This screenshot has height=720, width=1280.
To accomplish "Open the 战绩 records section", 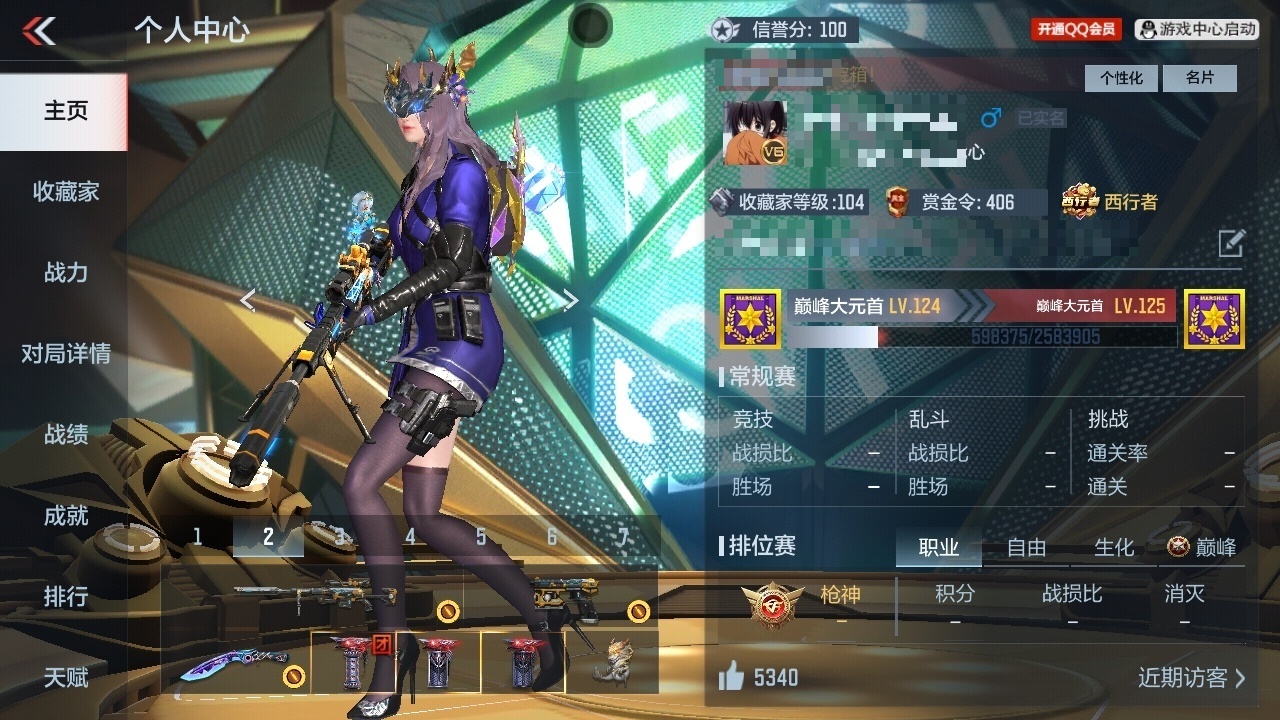I will [65, 434].
